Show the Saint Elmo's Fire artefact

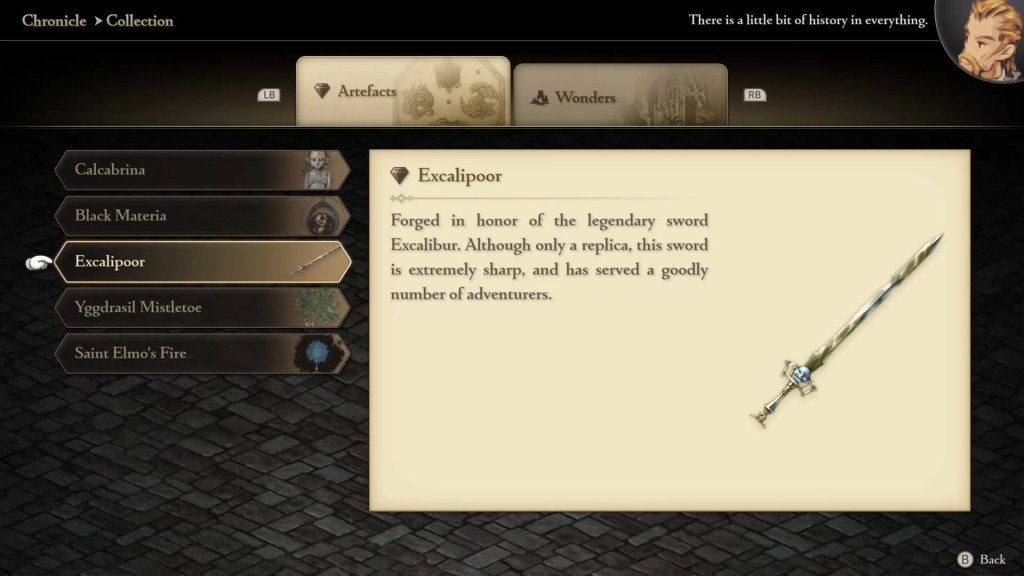[x=202, y=353]
